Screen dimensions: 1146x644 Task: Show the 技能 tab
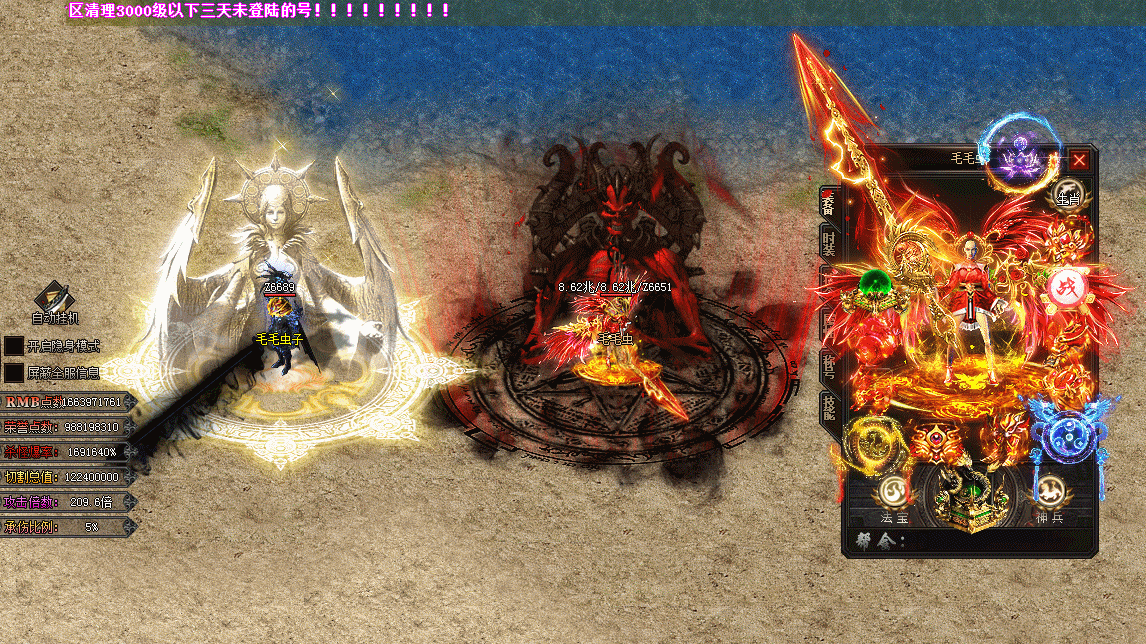[828, 405]
